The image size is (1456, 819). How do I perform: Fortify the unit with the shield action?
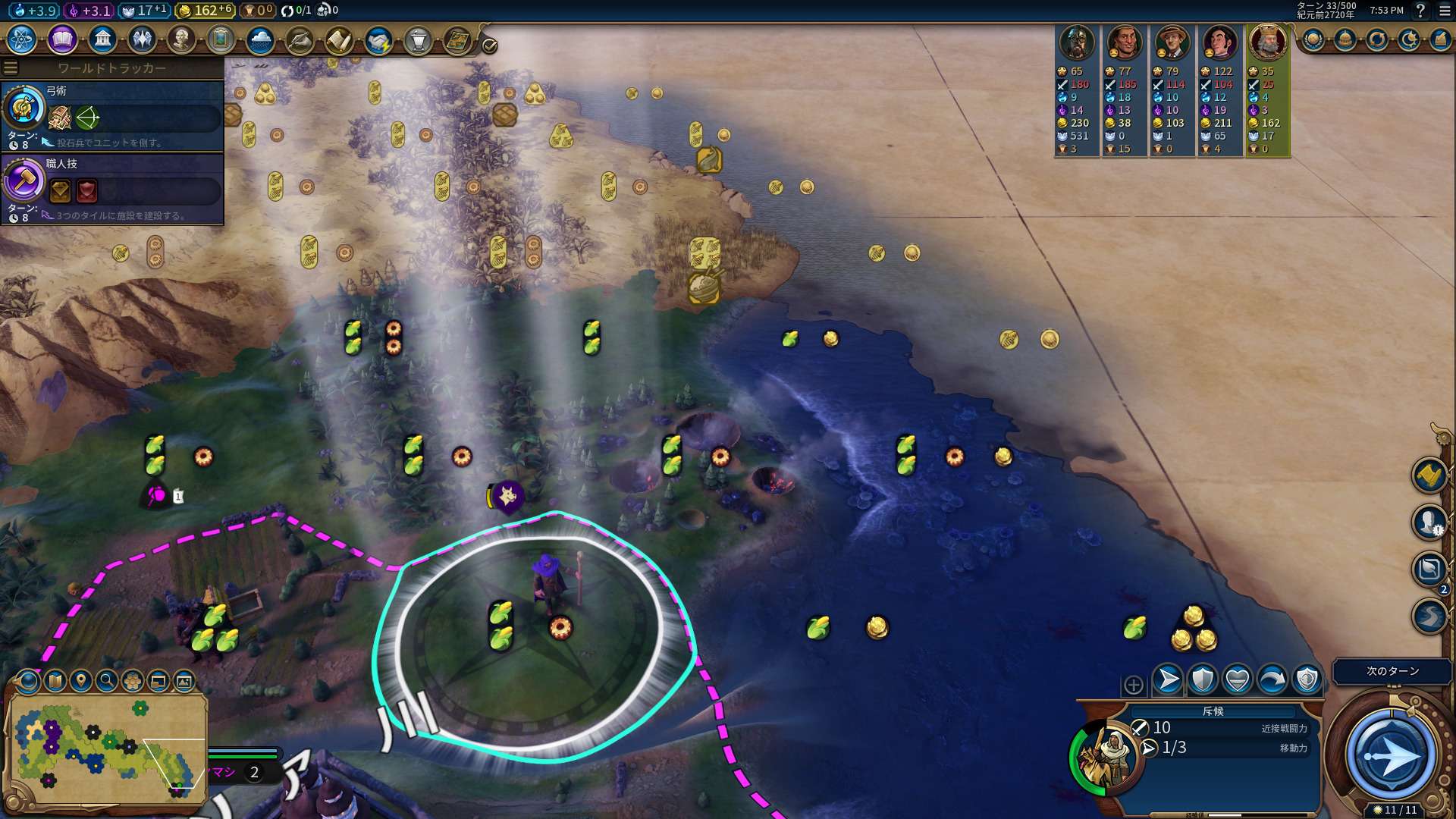(x=1203, y=679)
